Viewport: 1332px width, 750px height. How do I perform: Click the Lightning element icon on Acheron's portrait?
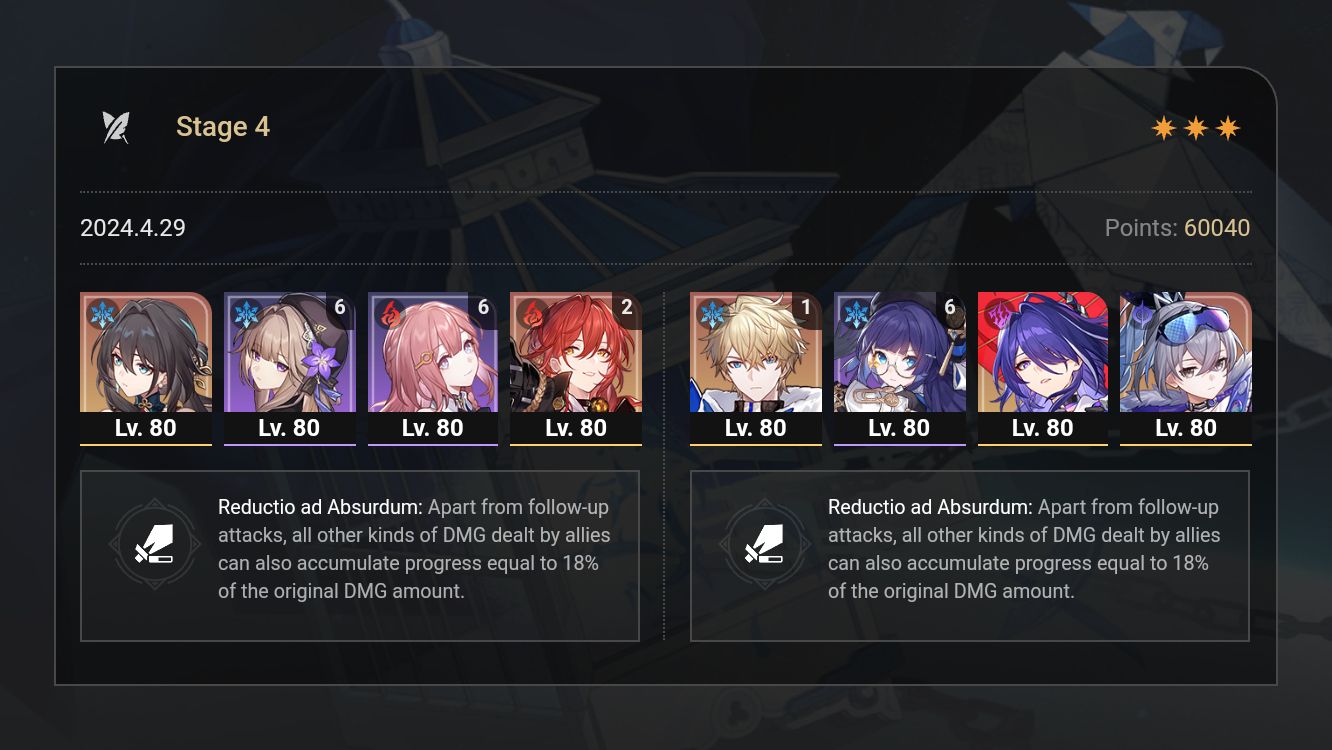point(998,312)
